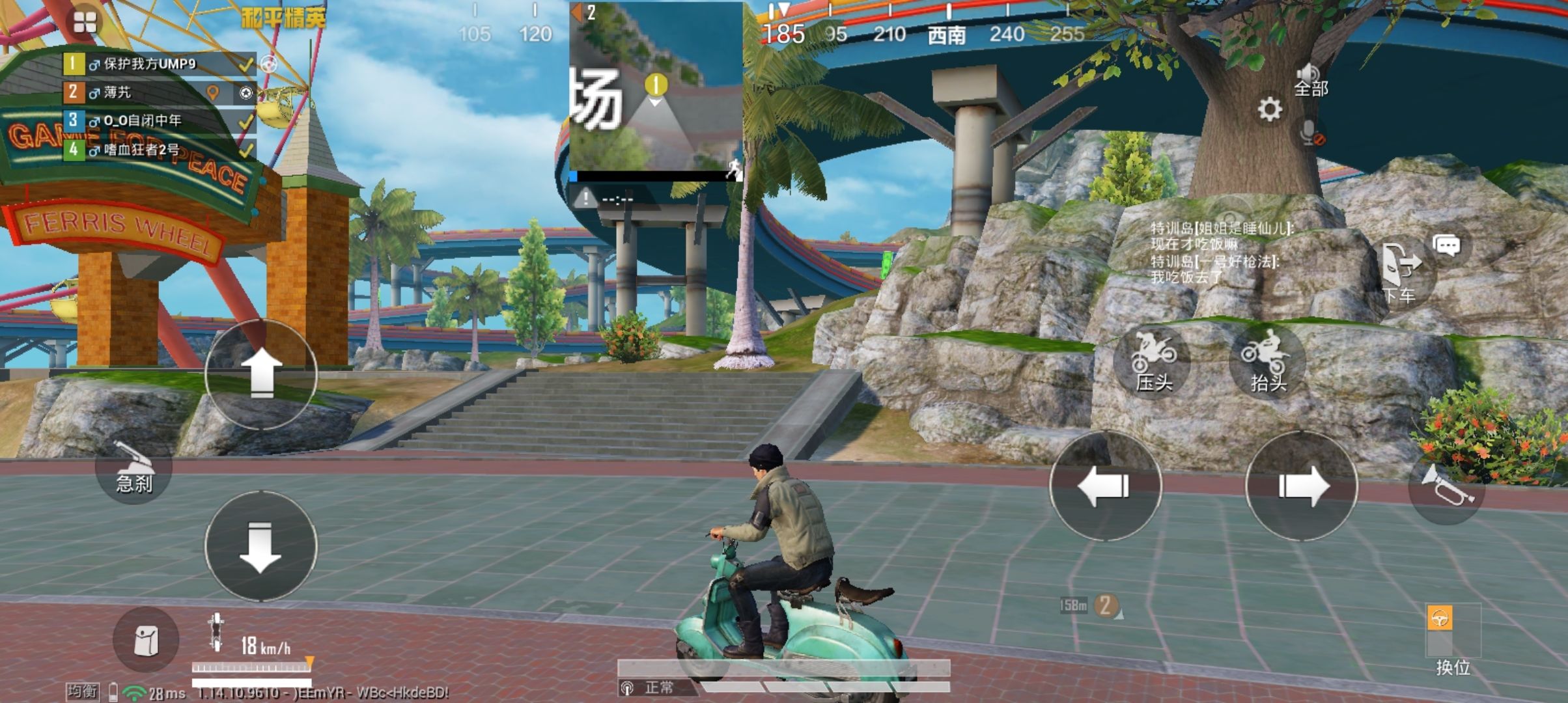Honk the horn

(1446, 486)
